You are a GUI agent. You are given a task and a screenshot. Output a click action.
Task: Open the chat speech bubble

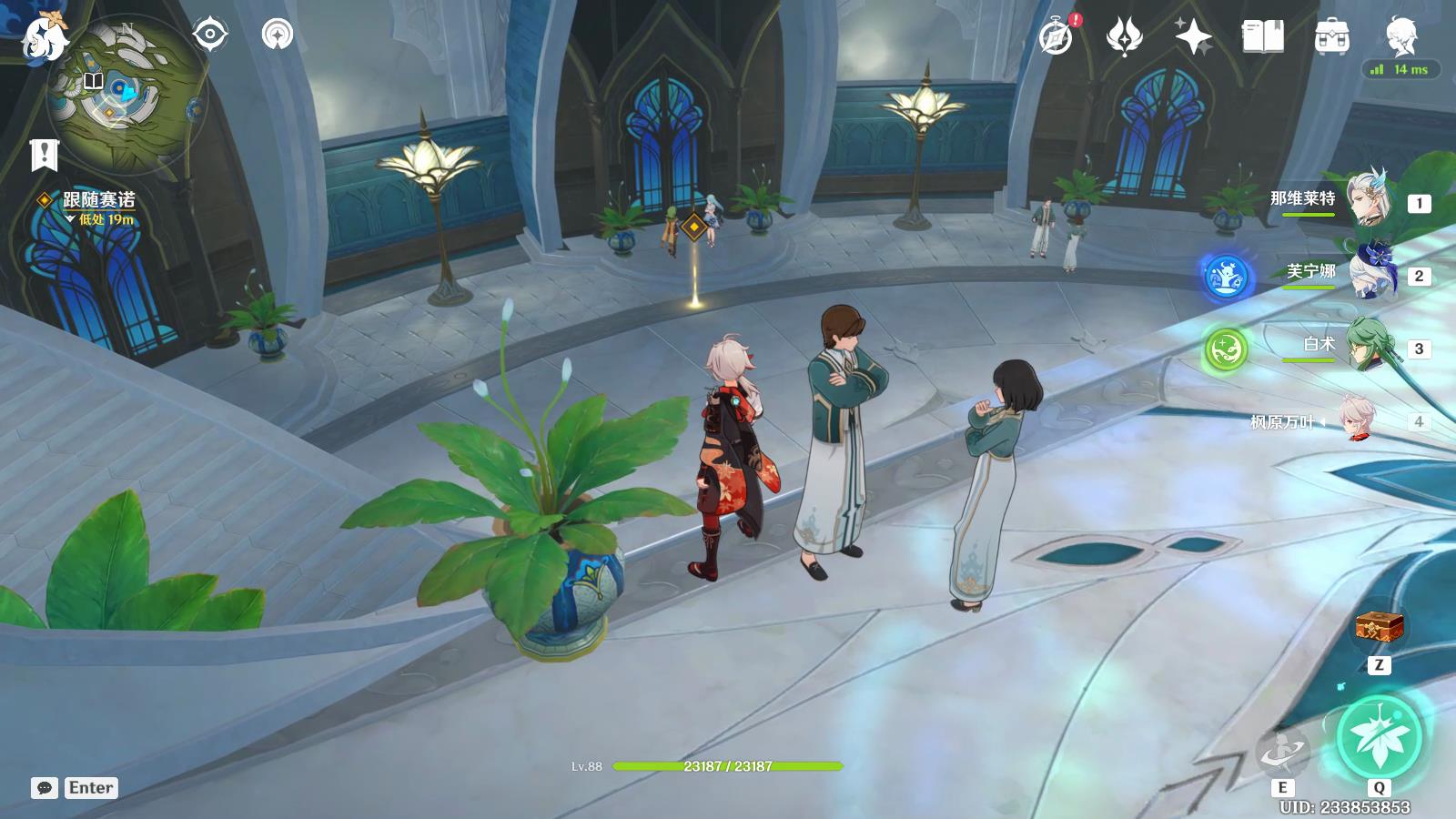point(45,788)
